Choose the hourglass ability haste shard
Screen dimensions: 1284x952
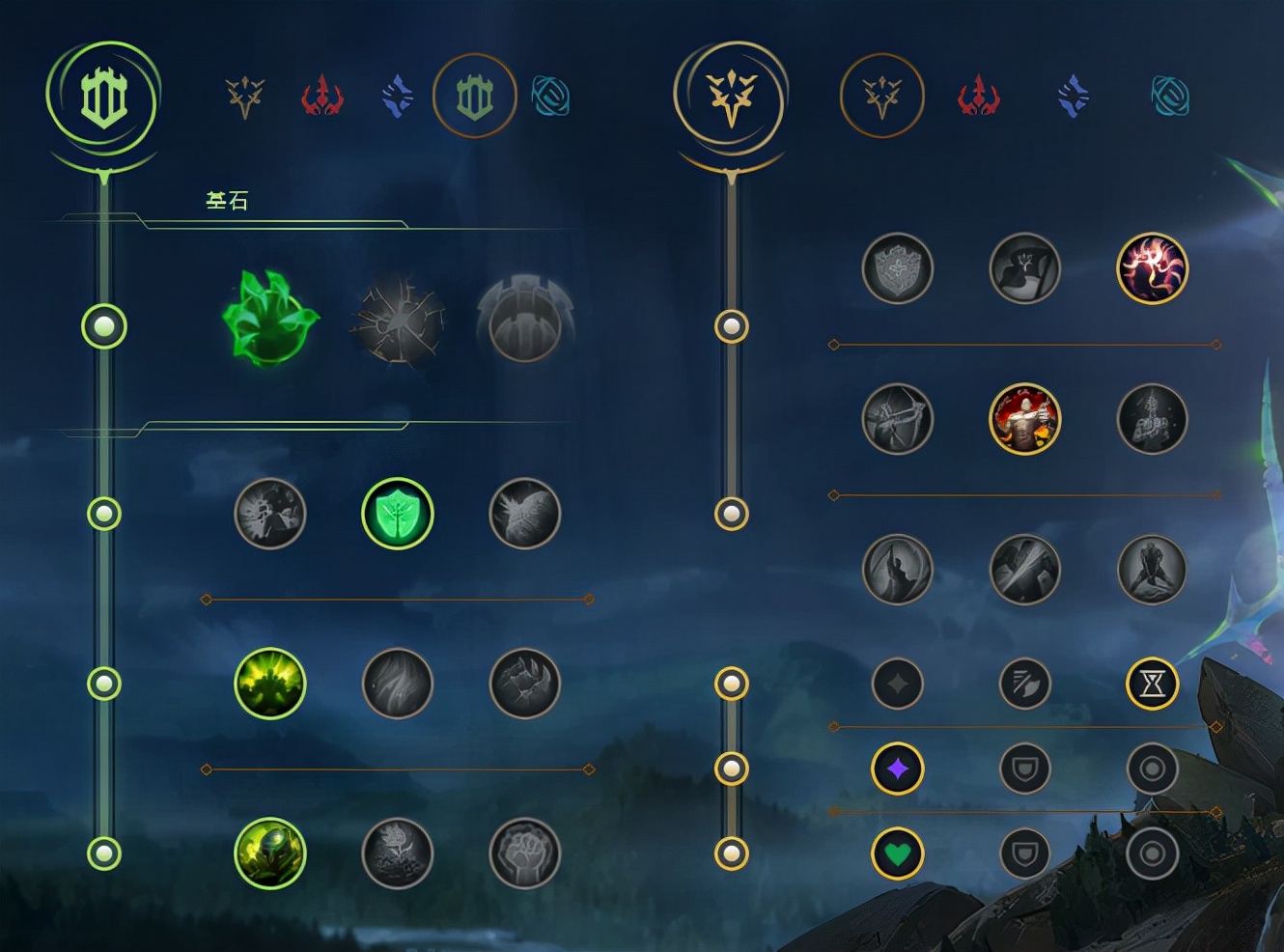1152,684
